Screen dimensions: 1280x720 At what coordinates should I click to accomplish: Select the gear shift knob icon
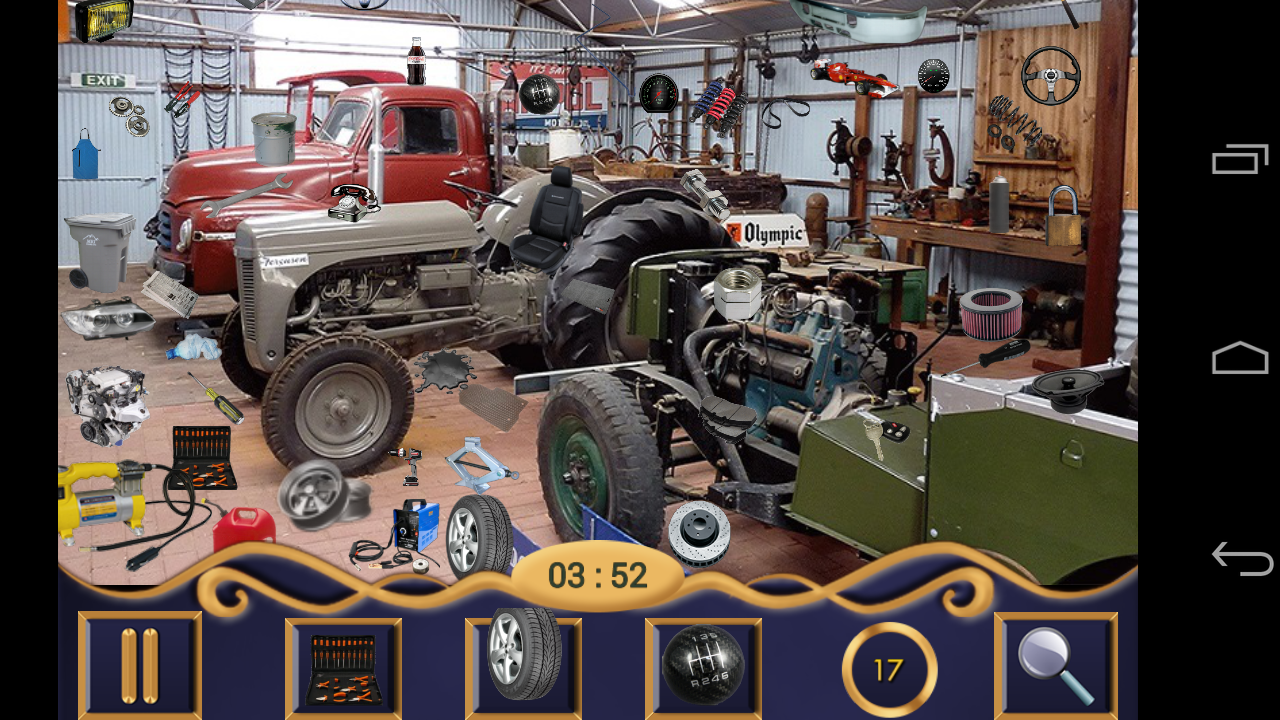click(x=703, y=663)
